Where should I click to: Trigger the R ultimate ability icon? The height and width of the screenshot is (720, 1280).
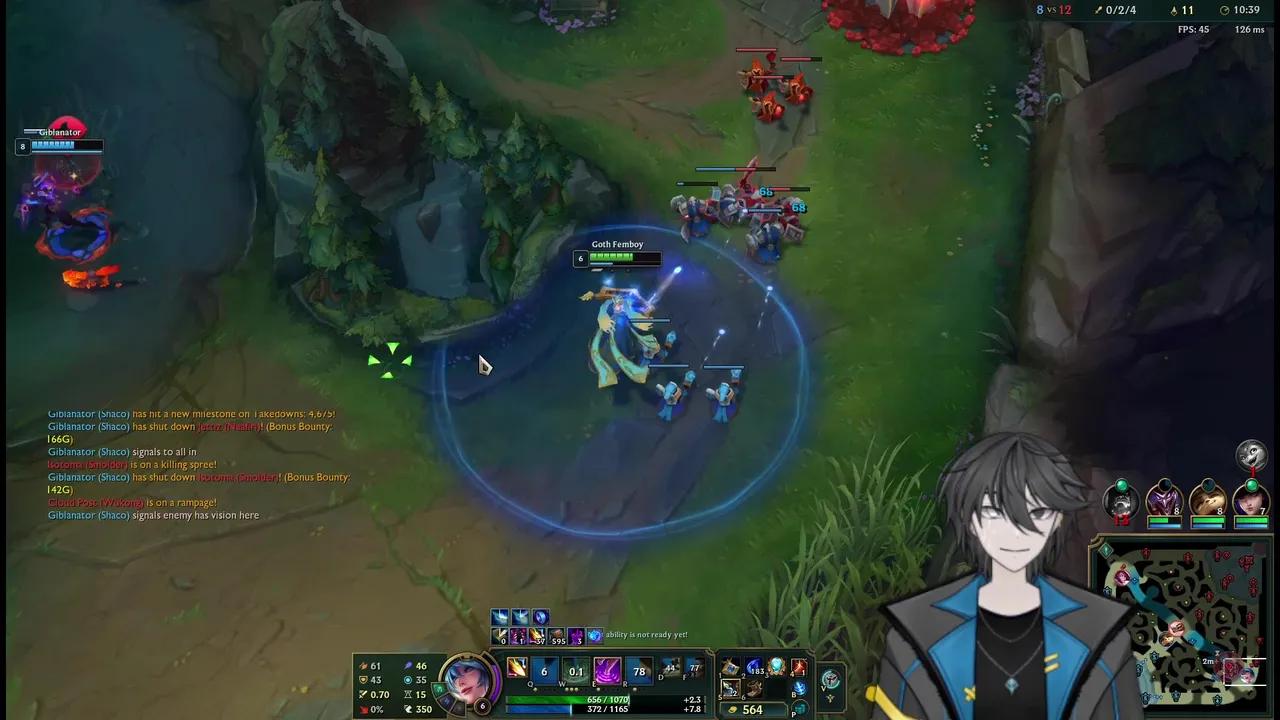pos(639,670)
